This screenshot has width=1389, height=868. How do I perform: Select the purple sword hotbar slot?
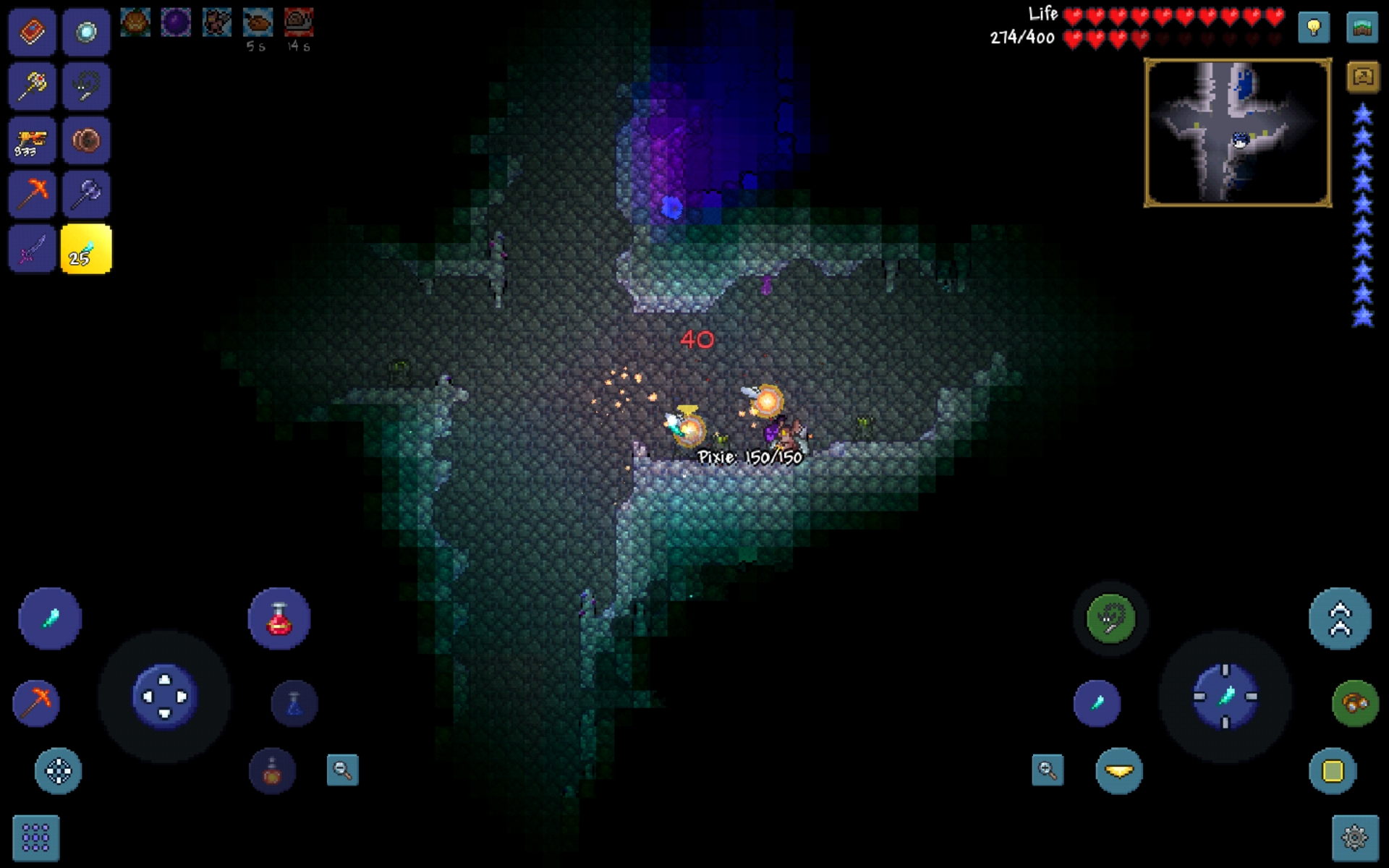[x=32, y=248]
